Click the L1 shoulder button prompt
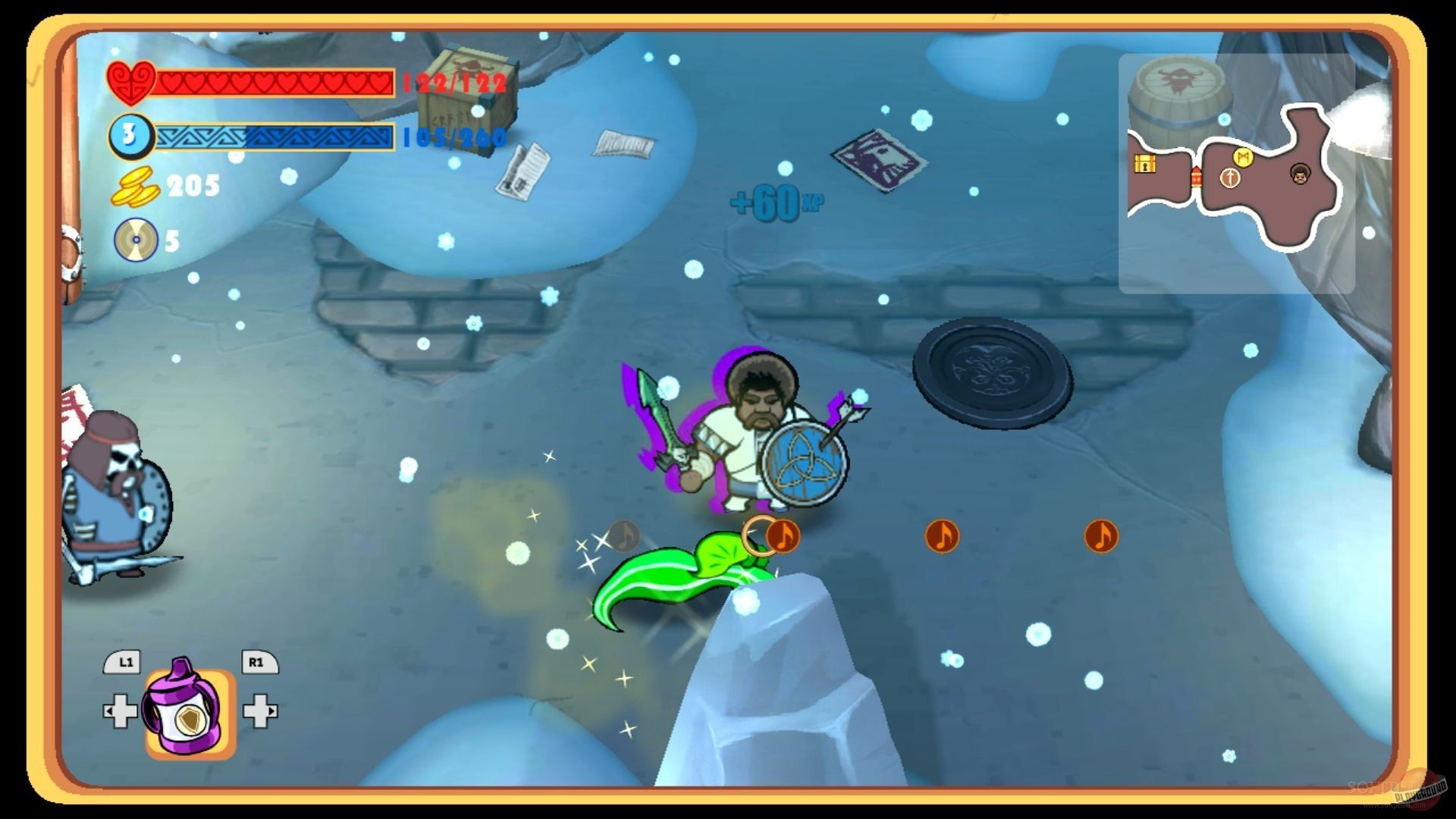The height and width of the screenshot is (819, 1456). [x=123, y=662]
